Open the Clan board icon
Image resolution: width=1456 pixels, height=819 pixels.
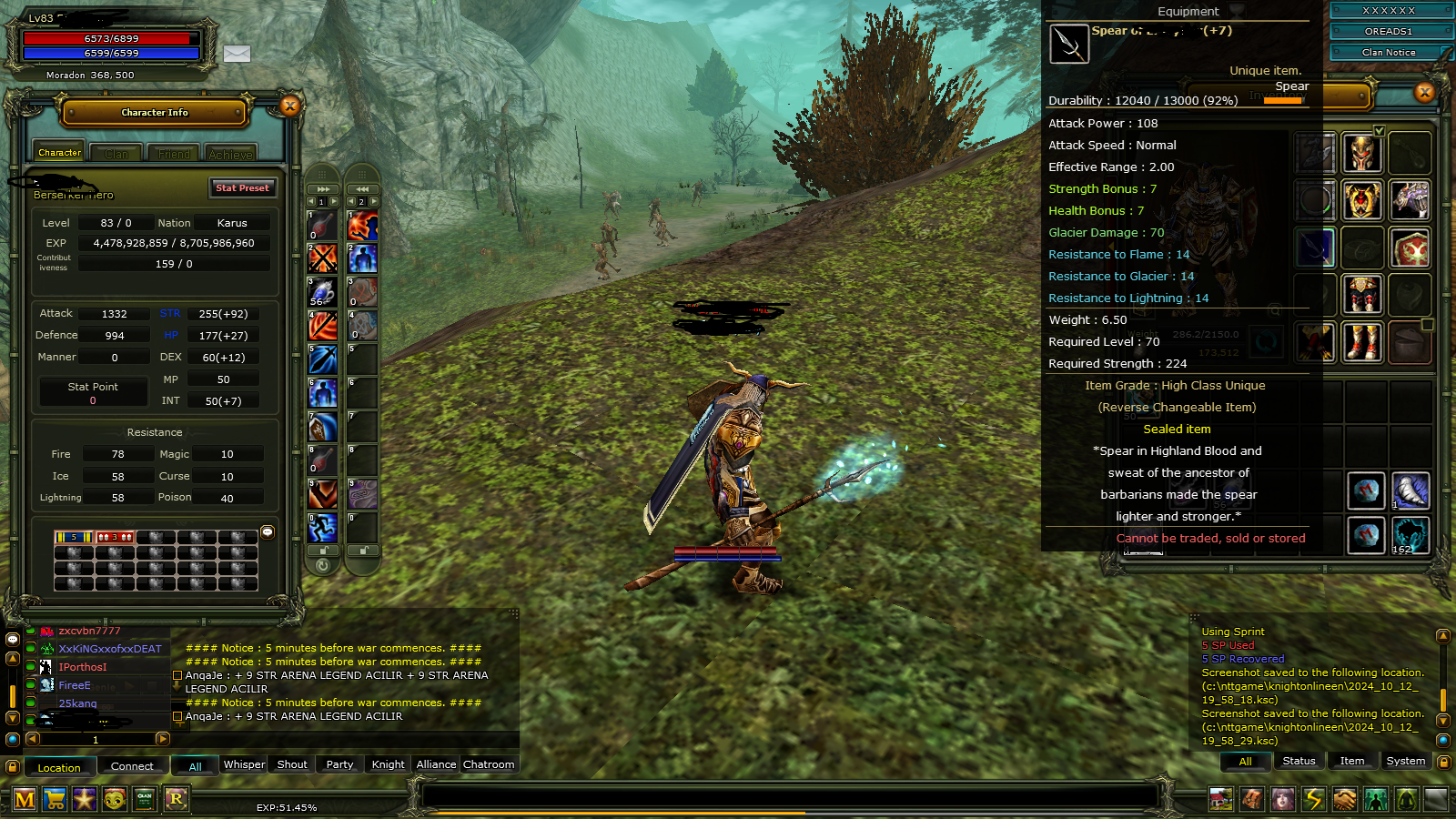tap(146, 799)
